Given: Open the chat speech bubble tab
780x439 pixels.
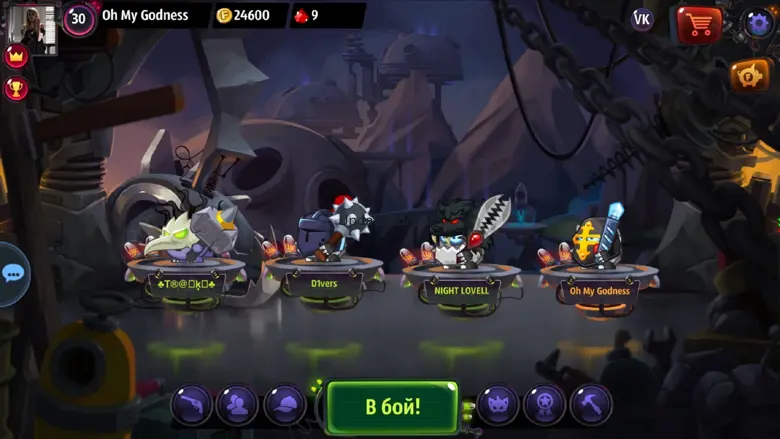Looking at the screenshot, I should coord(12,273).
